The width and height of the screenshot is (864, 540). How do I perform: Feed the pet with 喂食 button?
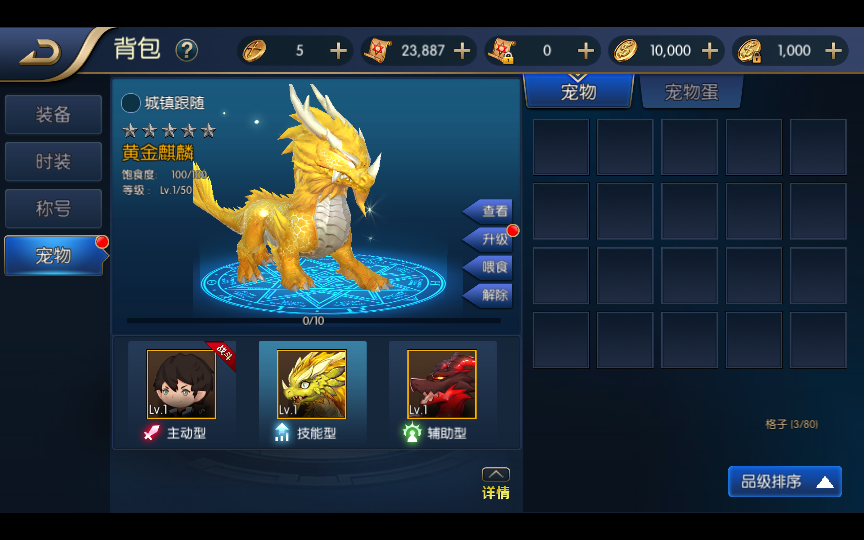pyautogui.click(x=490, y=267)
